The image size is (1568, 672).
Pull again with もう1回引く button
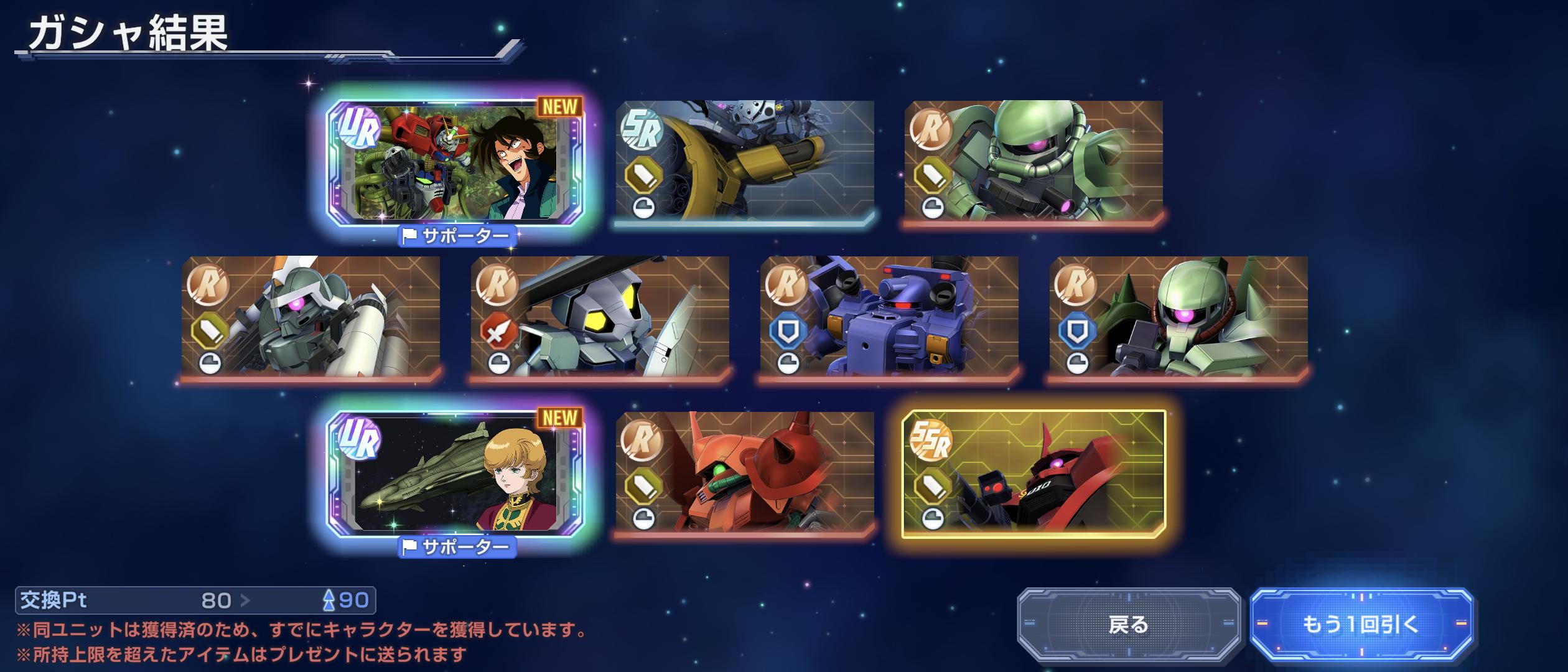[1361, 624]
